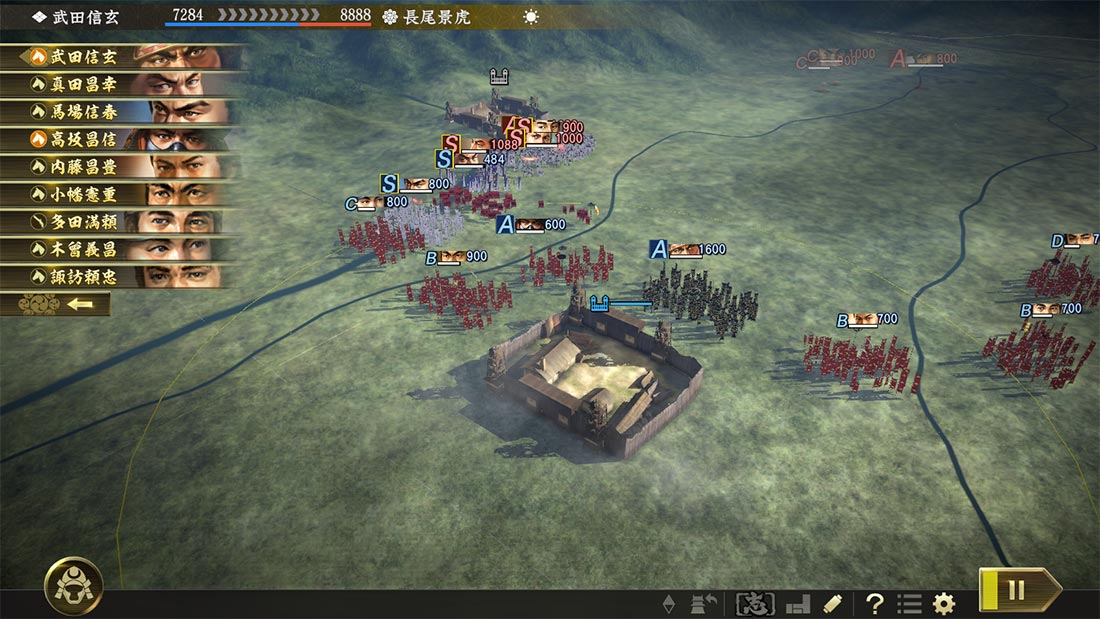Select 木曾義昌 from the list
Screen dimensions: 1100x619
point(120,249)
